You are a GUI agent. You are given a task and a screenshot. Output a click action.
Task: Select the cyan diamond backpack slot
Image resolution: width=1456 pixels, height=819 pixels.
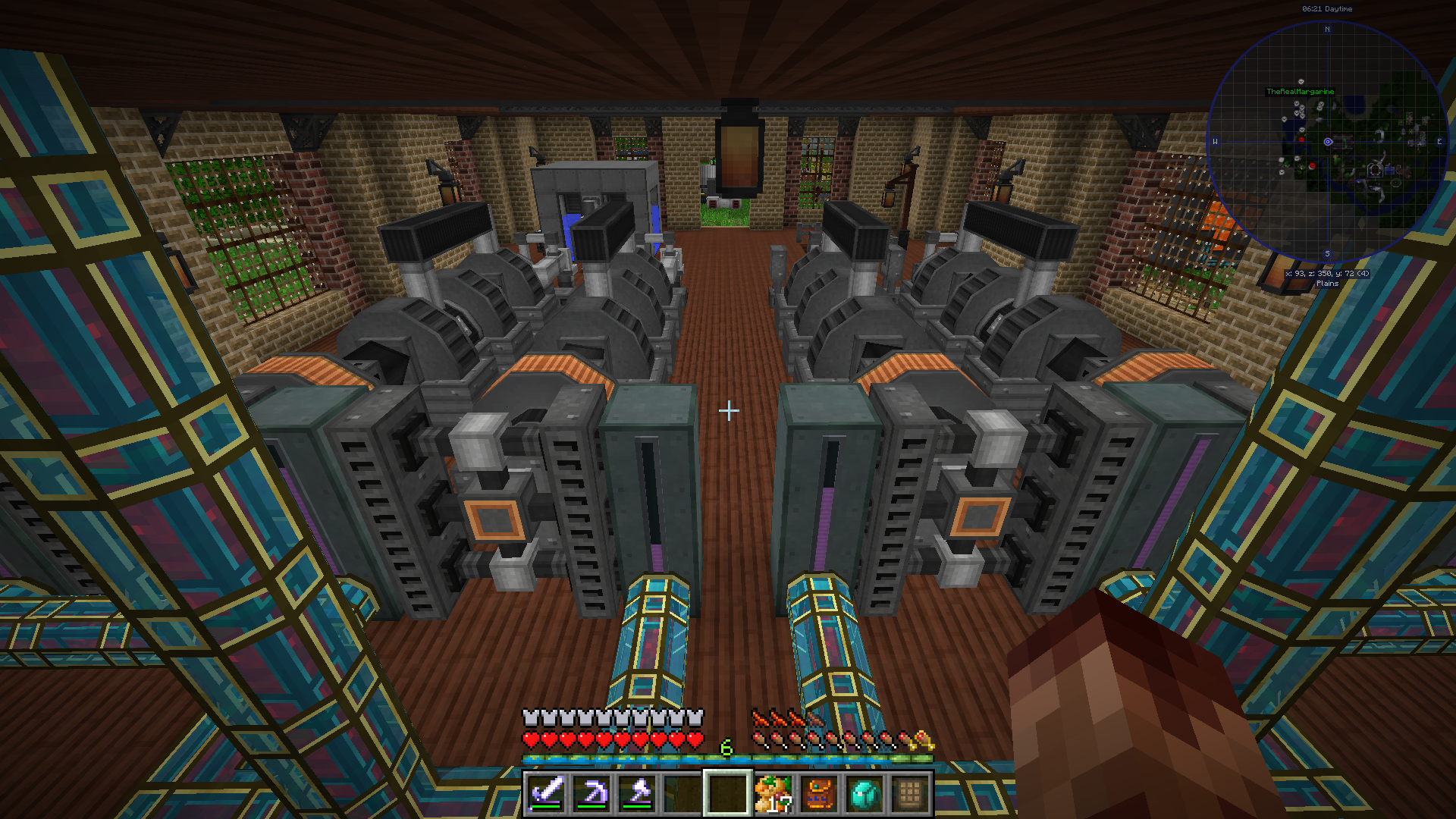point(864,793)
